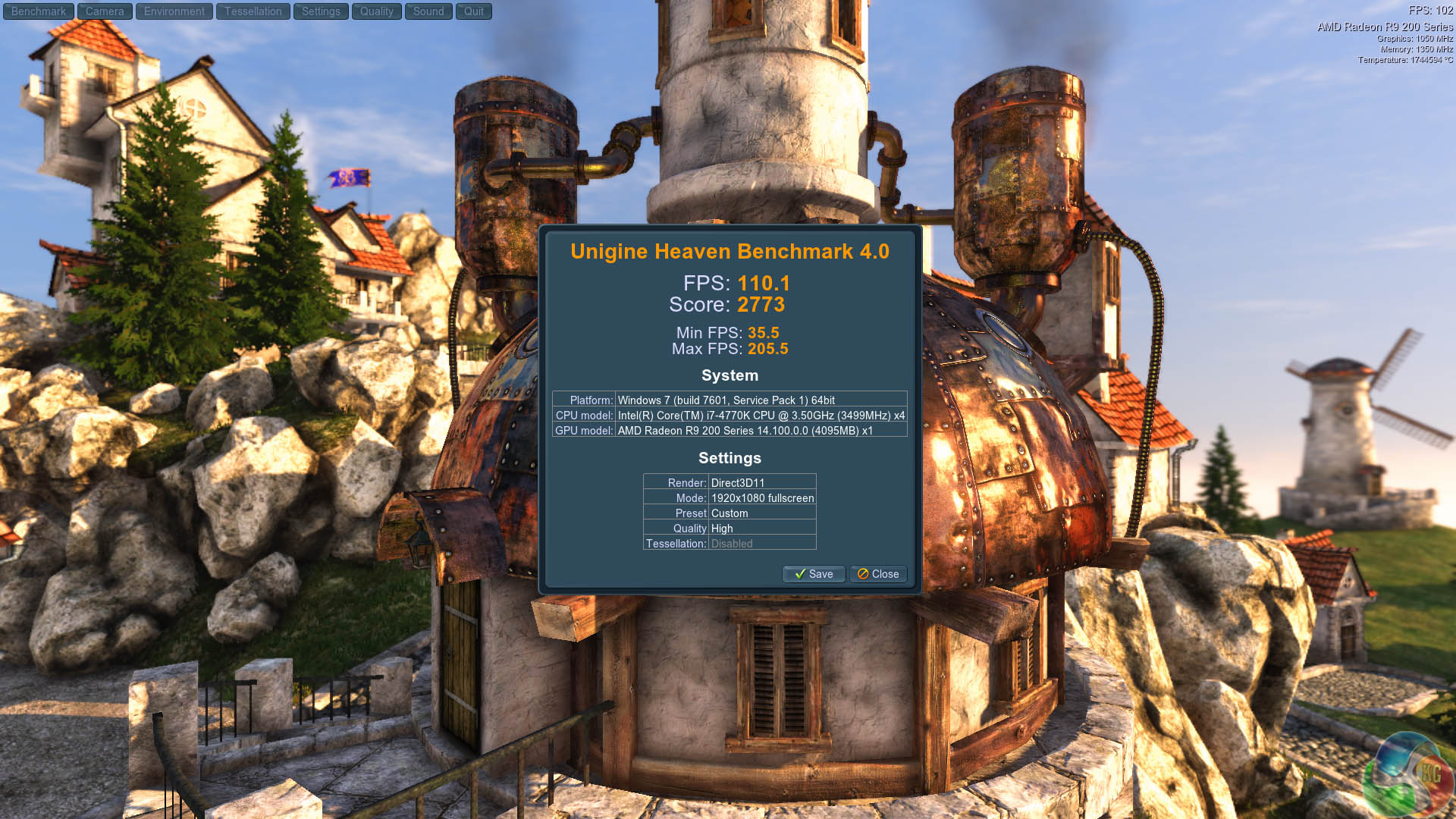1456x819 pixels.
Task: Open the Environment options
Action: [174, 11]
